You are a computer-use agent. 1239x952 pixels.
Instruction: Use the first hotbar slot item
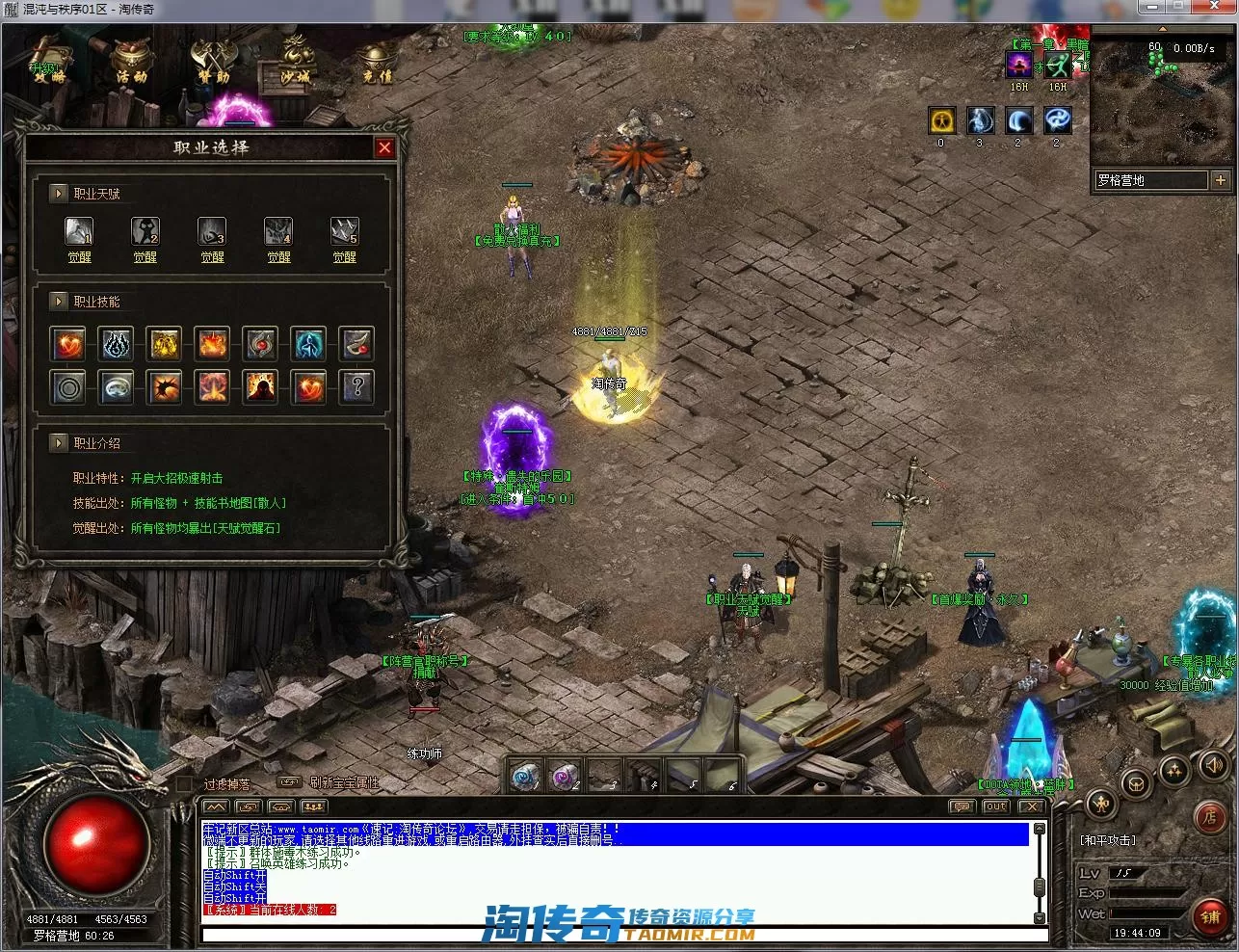525,775
